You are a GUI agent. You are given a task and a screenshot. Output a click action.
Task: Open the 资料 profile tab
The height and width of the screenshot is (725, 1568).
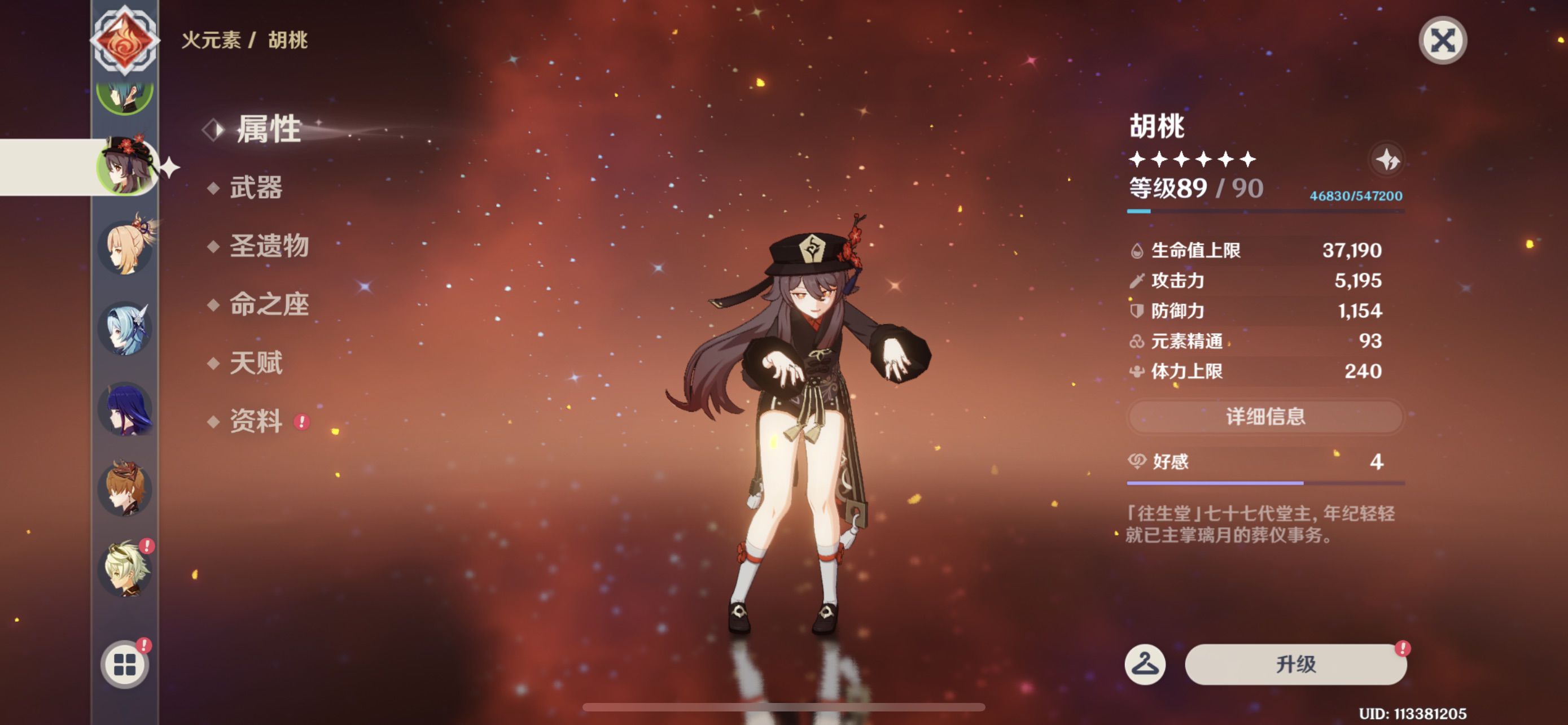pyautogui.click(x=256, y=421)
